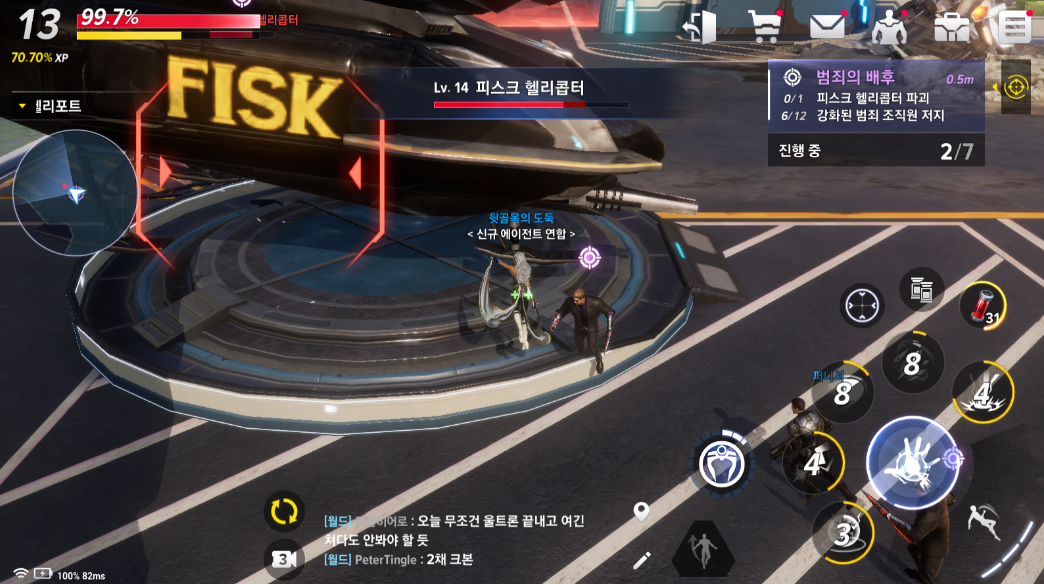Tap the target lock crosshair button

click(861, 304)
